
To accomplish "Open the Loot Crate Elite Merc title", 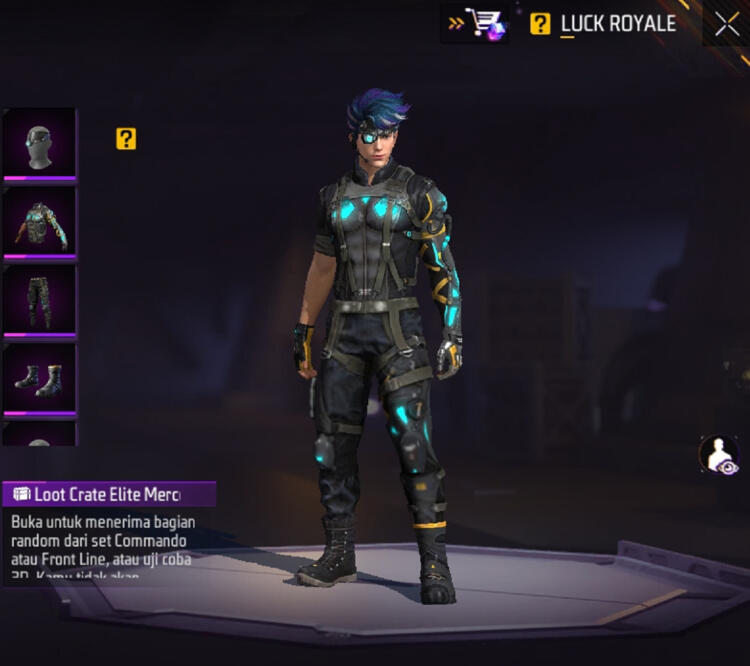I will click(x=108, y=494).
